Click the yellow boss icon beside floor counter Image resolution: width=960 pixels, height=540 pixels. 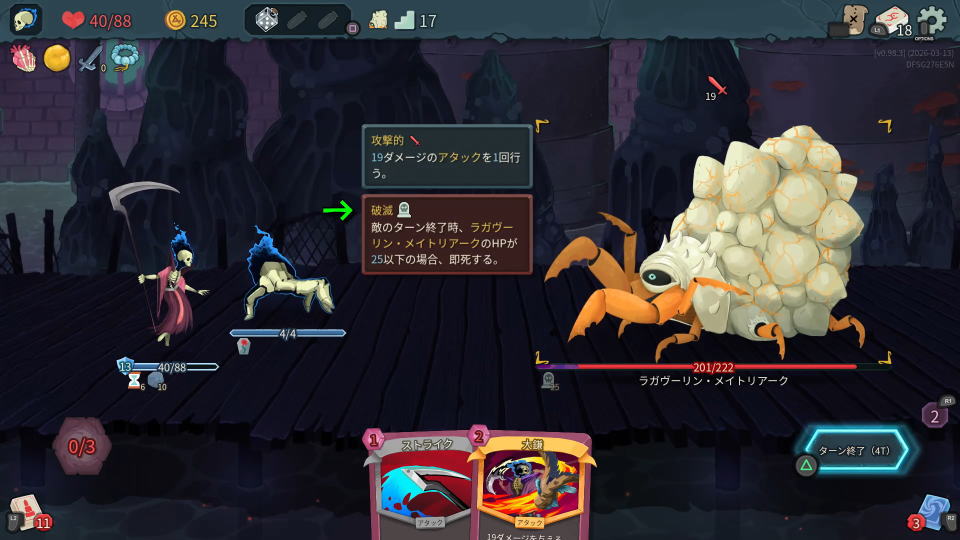pos(378,20)
